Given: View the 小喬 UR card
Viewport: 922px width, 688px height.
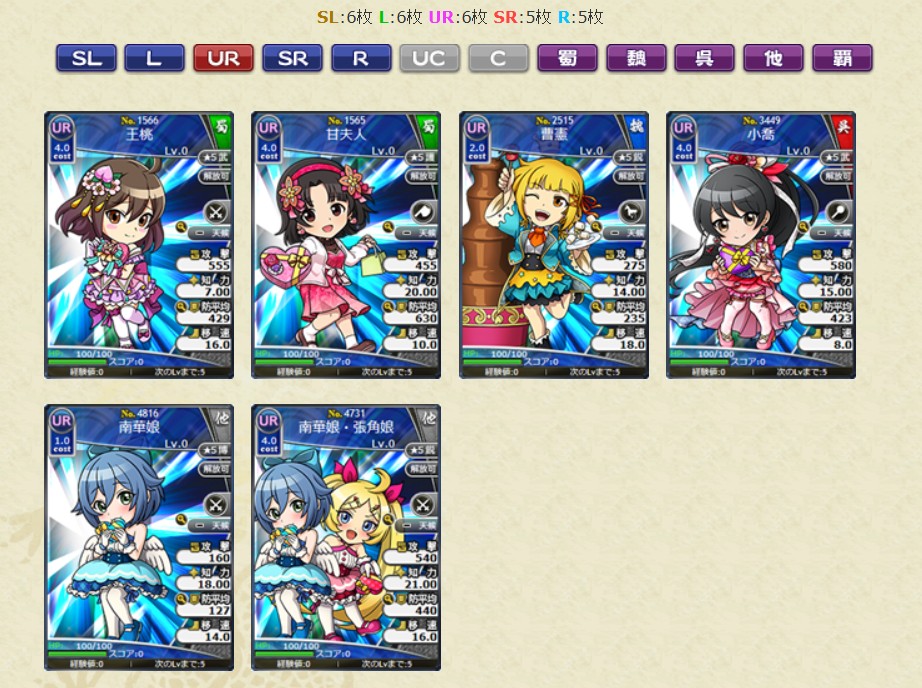Looking at the screenshot, I should point(760,245).
